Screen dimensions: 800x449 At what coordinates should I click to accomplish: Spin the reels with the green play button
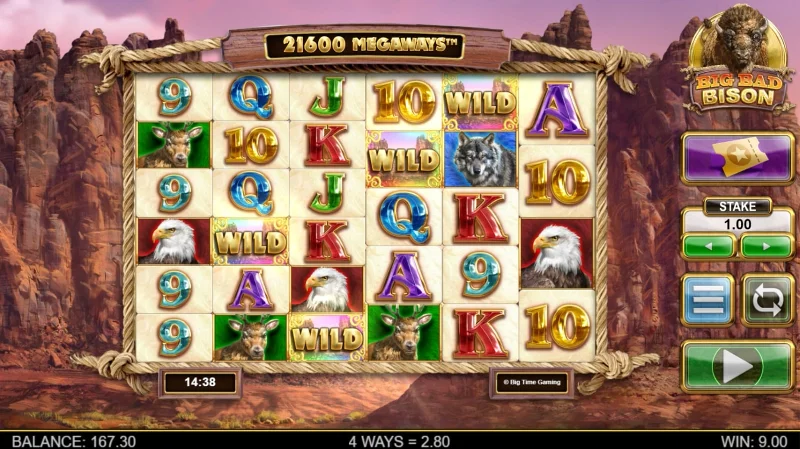click(x=738, y=366)
